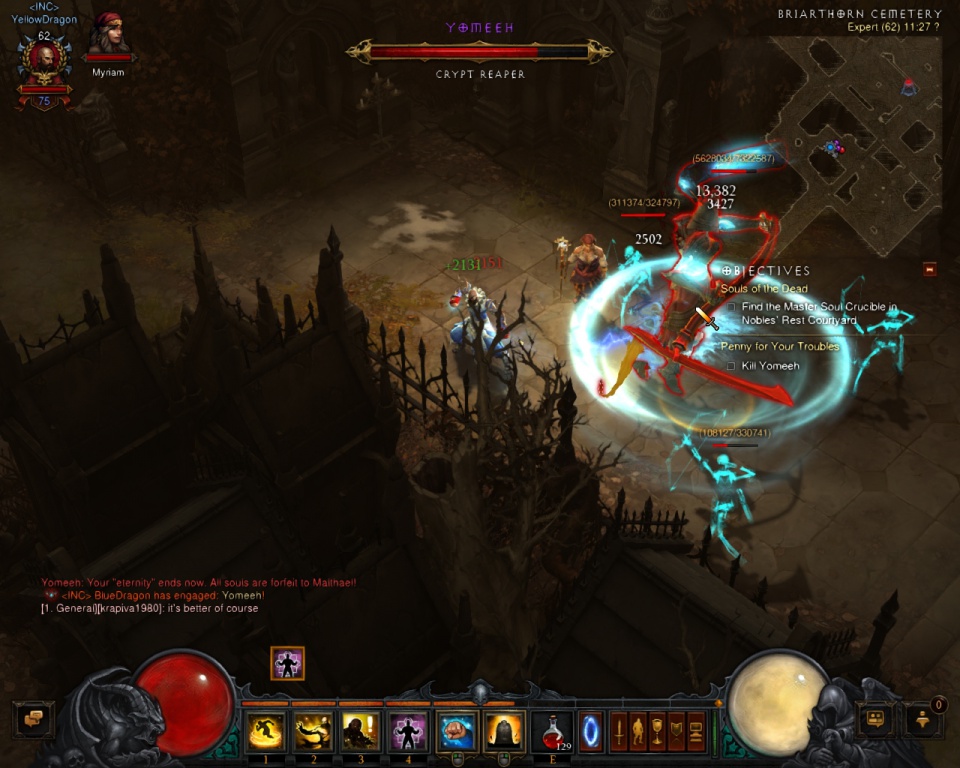
Task: Open the social friends list button
Action: pos(875,717)
